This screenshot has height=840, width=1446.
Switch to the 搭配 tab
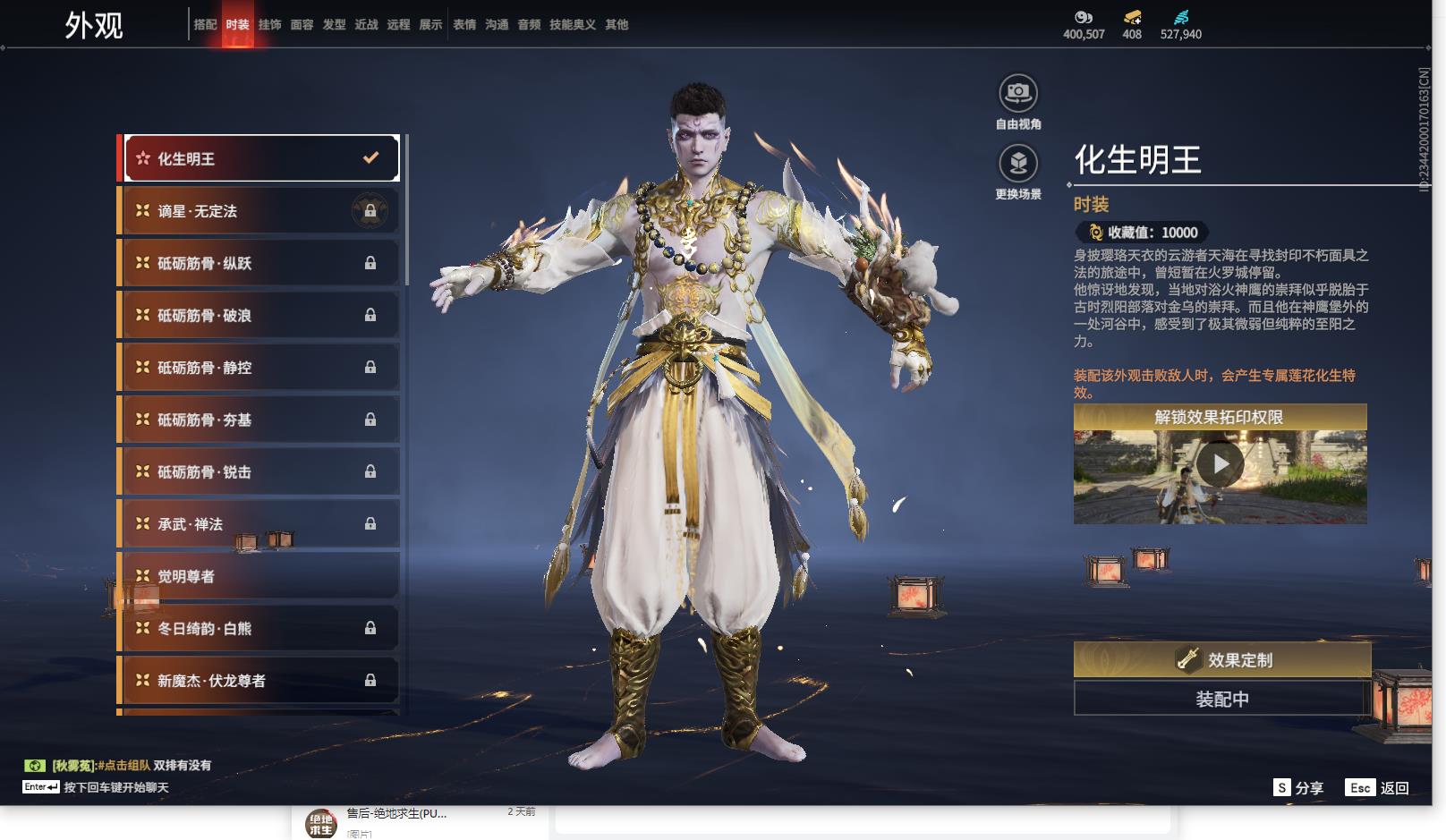coord(205,25)
